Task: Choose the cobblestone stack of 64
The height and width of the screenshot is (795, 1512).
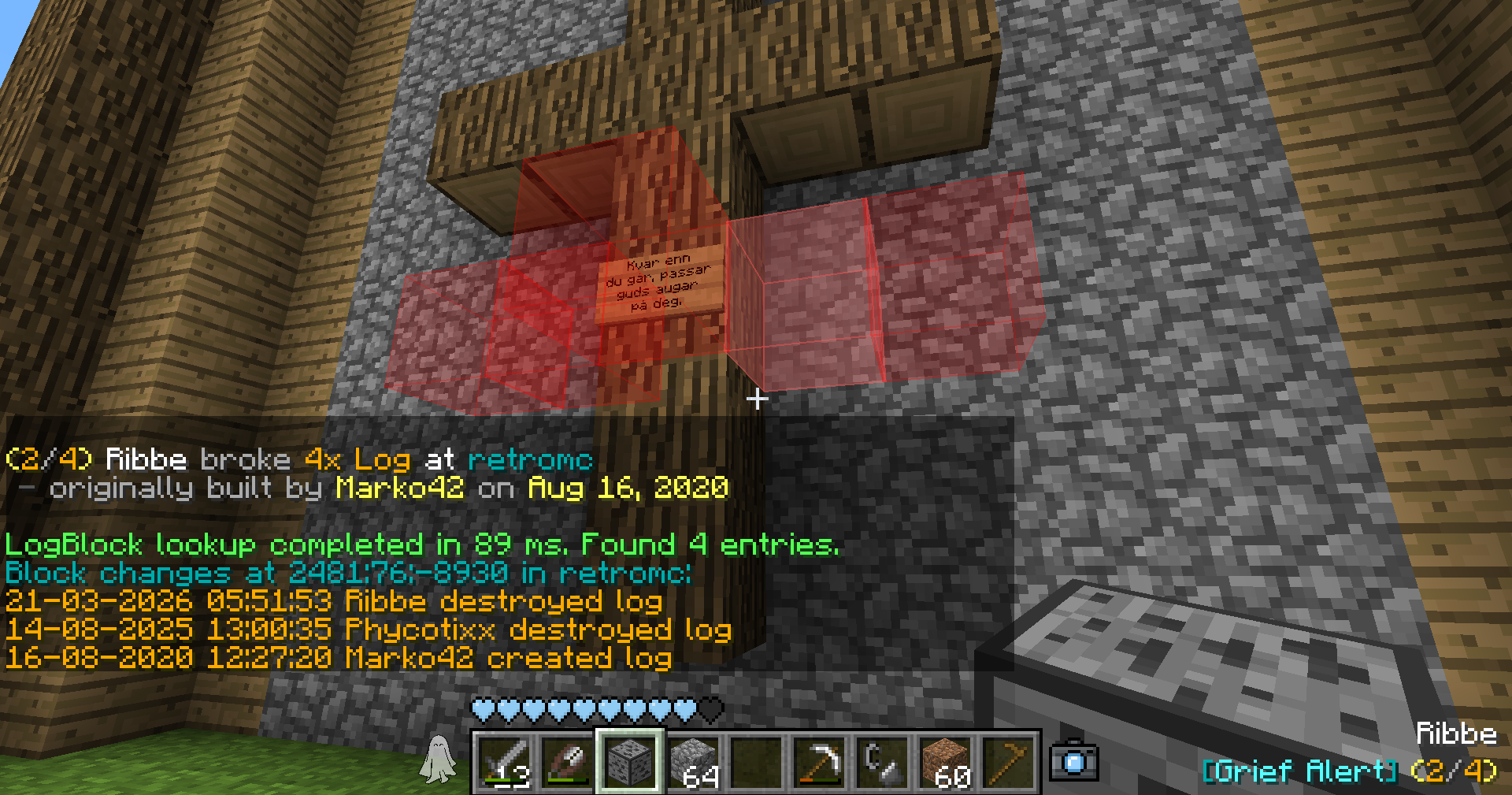Action: pyautogui.click(x=694, y=762)
